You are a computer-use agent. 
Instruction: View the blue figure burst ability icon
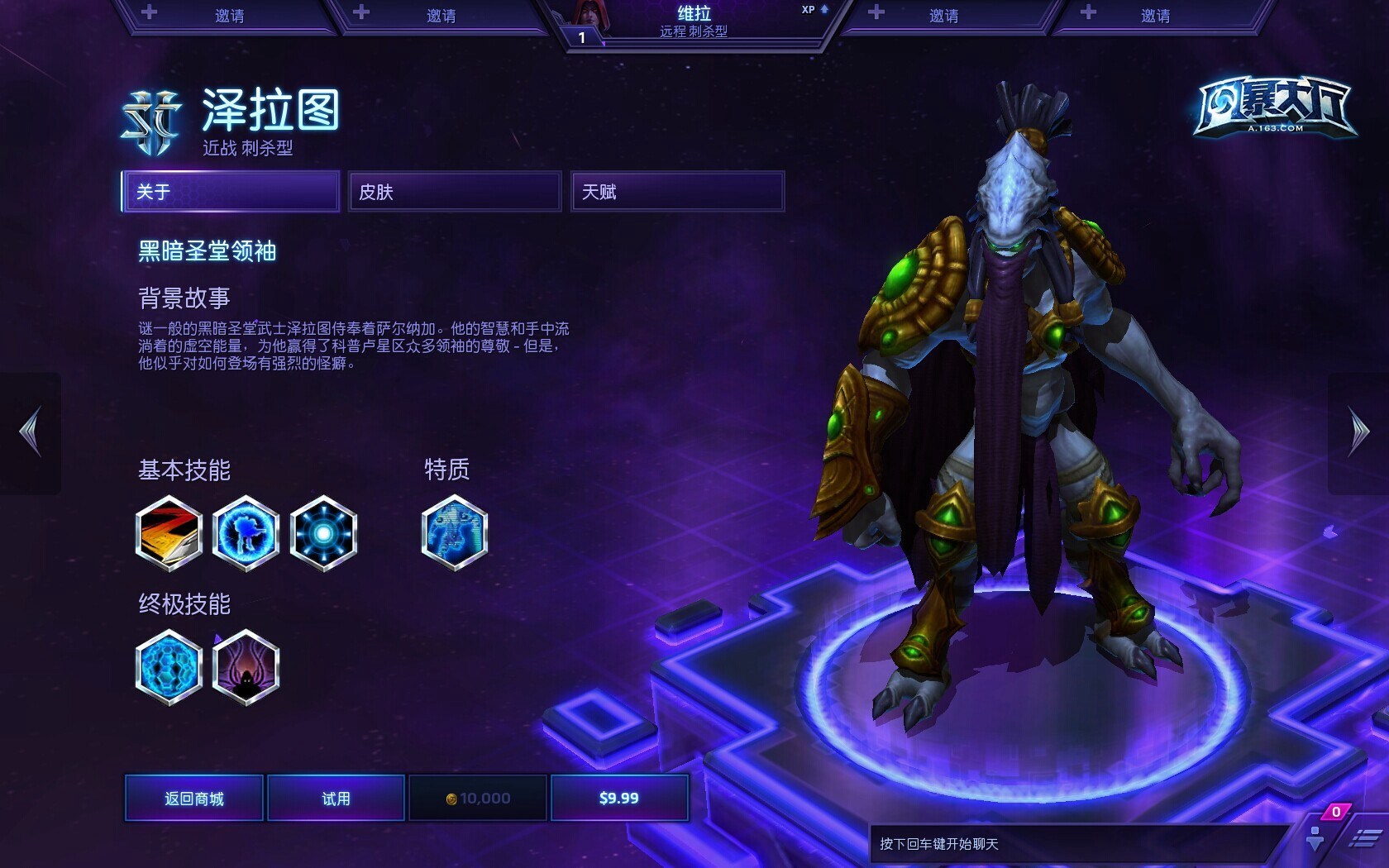246,533
